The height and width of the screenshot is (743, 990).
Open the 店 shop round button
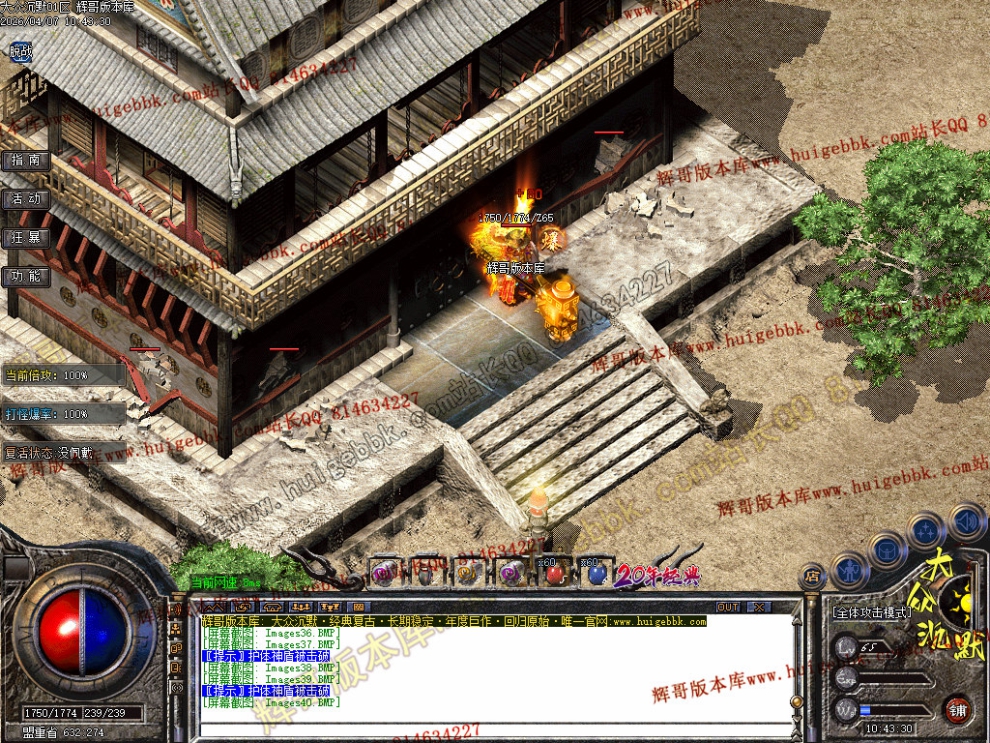point(812,575)
